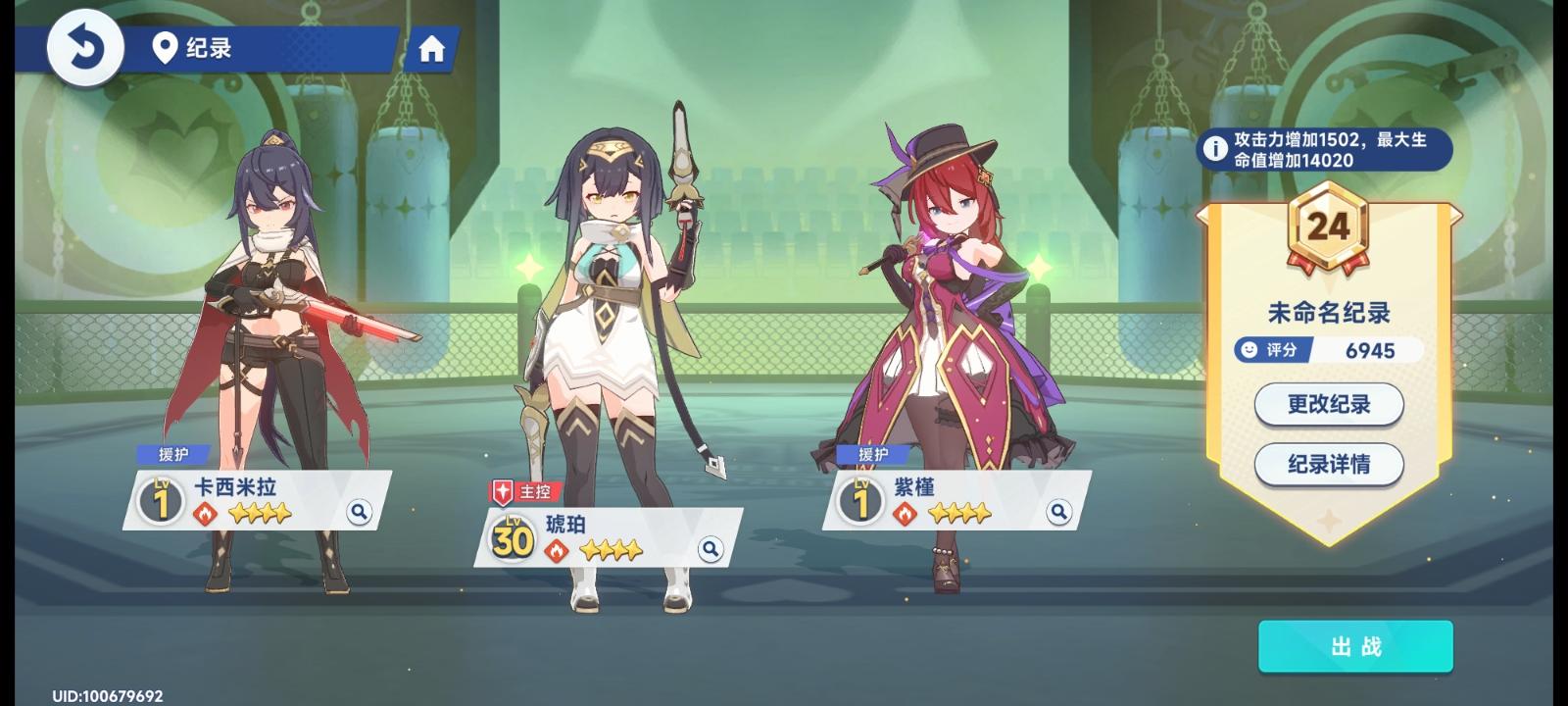Tap the smiley icon next to the 评分 score
The image size is (1568, 706).
click(x=1248, y=349)
